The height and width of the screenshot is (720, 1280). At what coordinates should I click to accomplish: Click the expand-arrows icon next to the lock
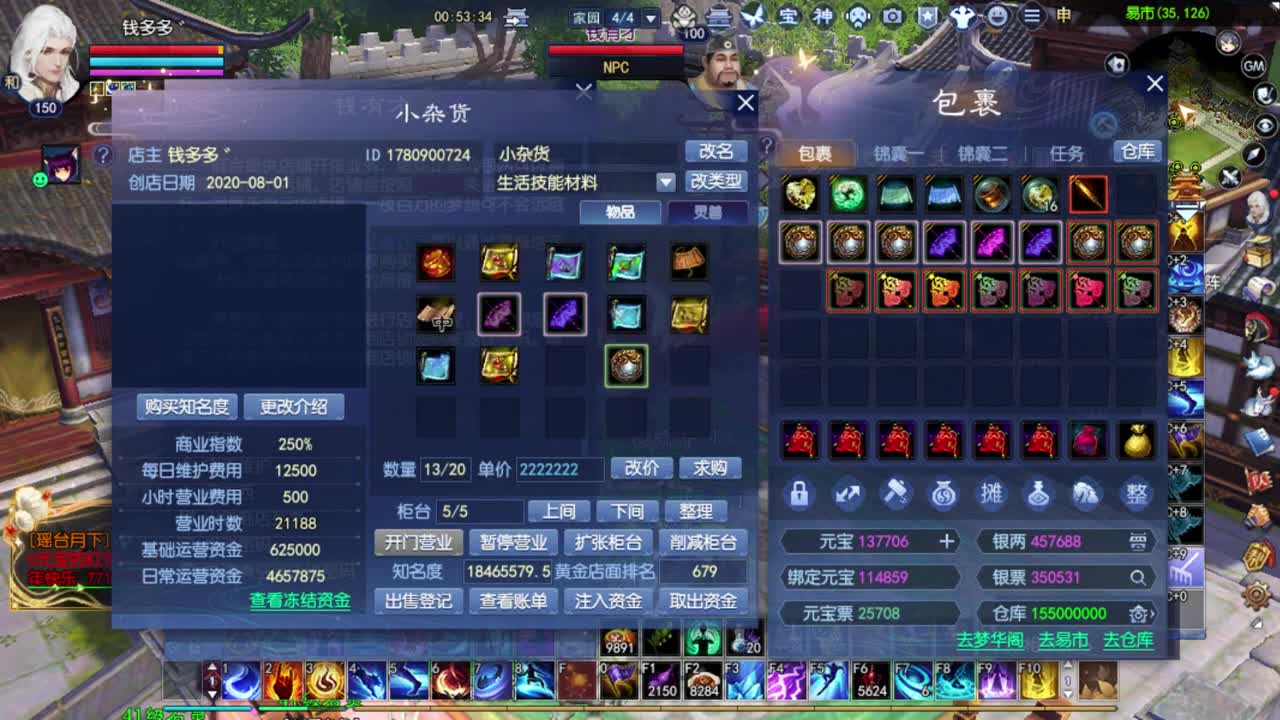click(x=848, y=493)
